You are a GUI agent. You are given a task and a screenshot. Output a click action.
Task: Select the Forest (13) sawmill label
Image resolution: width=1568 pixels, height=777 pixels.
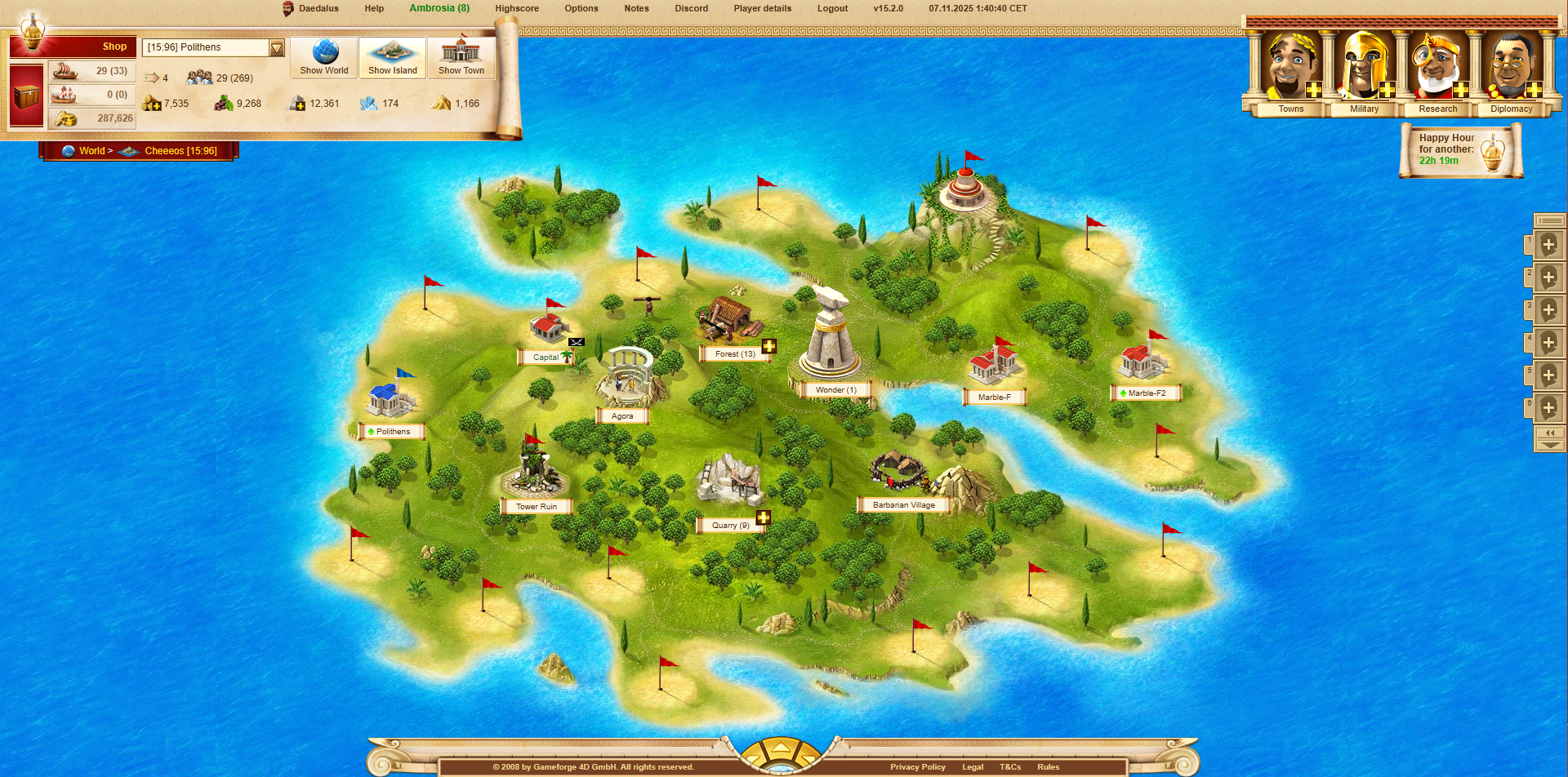735,354
